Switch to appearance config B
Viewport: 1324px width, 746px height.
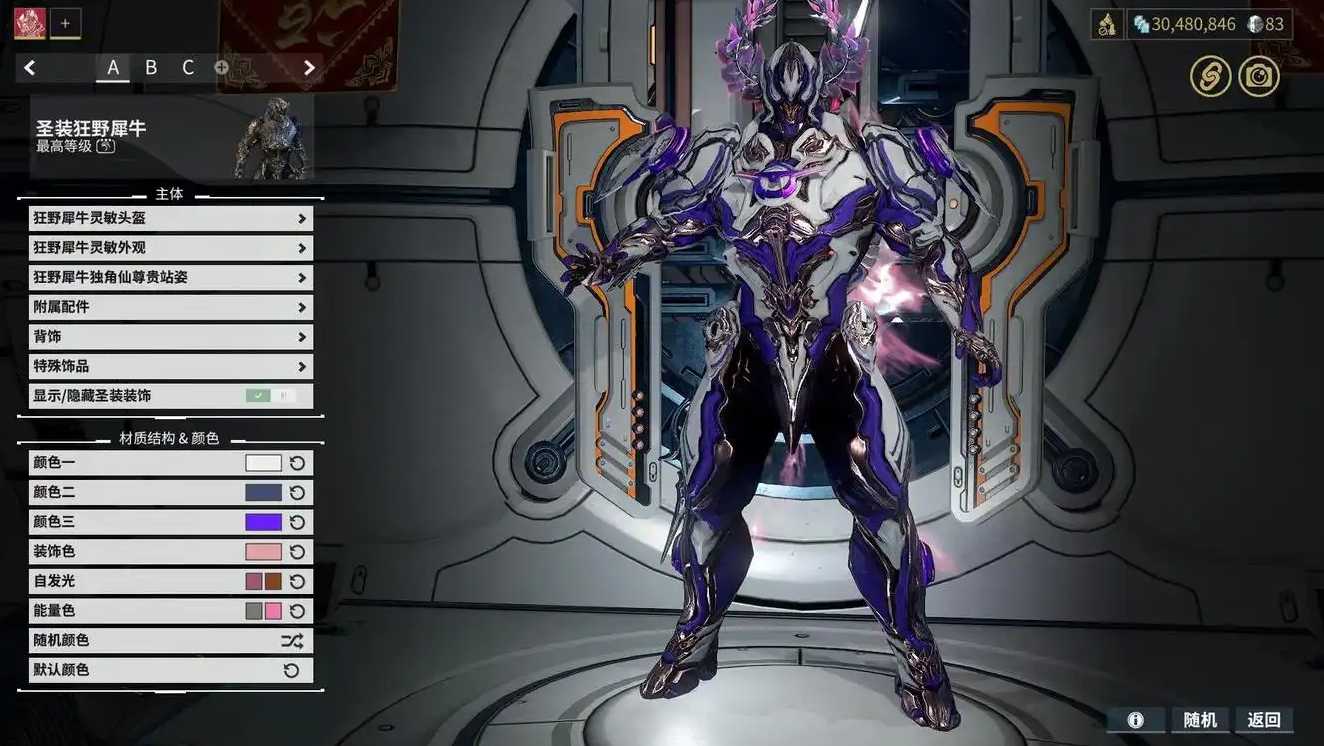151,68
